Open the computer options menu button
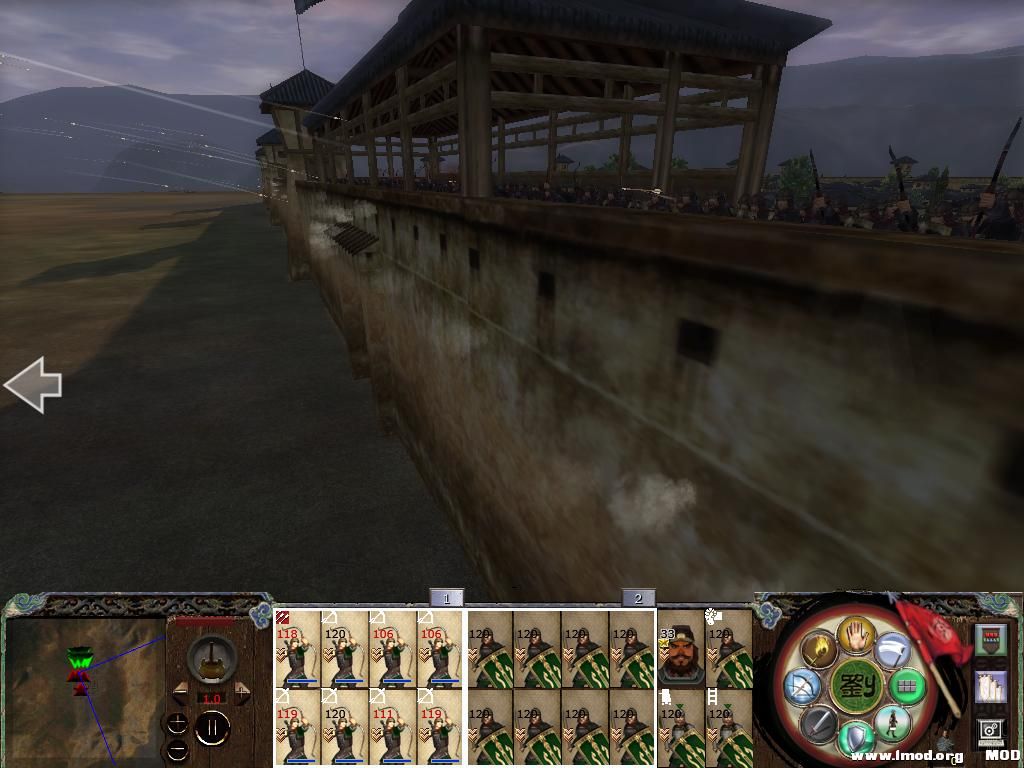The height and width of the screenshot is (768, 1024). 991,731
